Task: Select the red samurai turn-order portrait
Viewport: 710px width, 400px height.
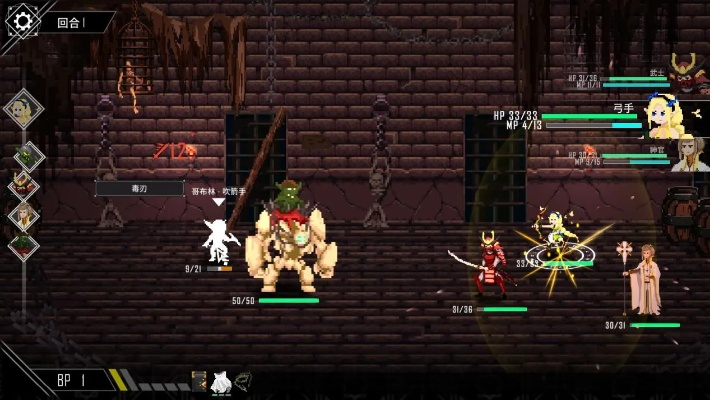Action: click(x=24, y=185)
